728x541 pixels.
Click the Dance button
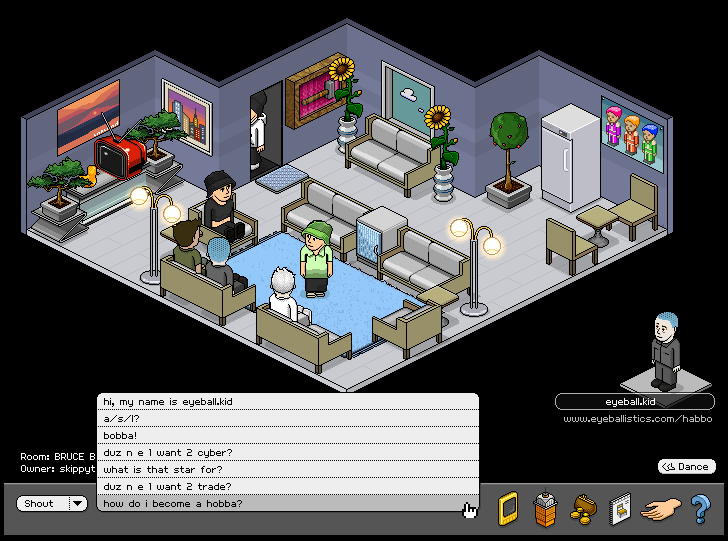click(x=686, y=466)
